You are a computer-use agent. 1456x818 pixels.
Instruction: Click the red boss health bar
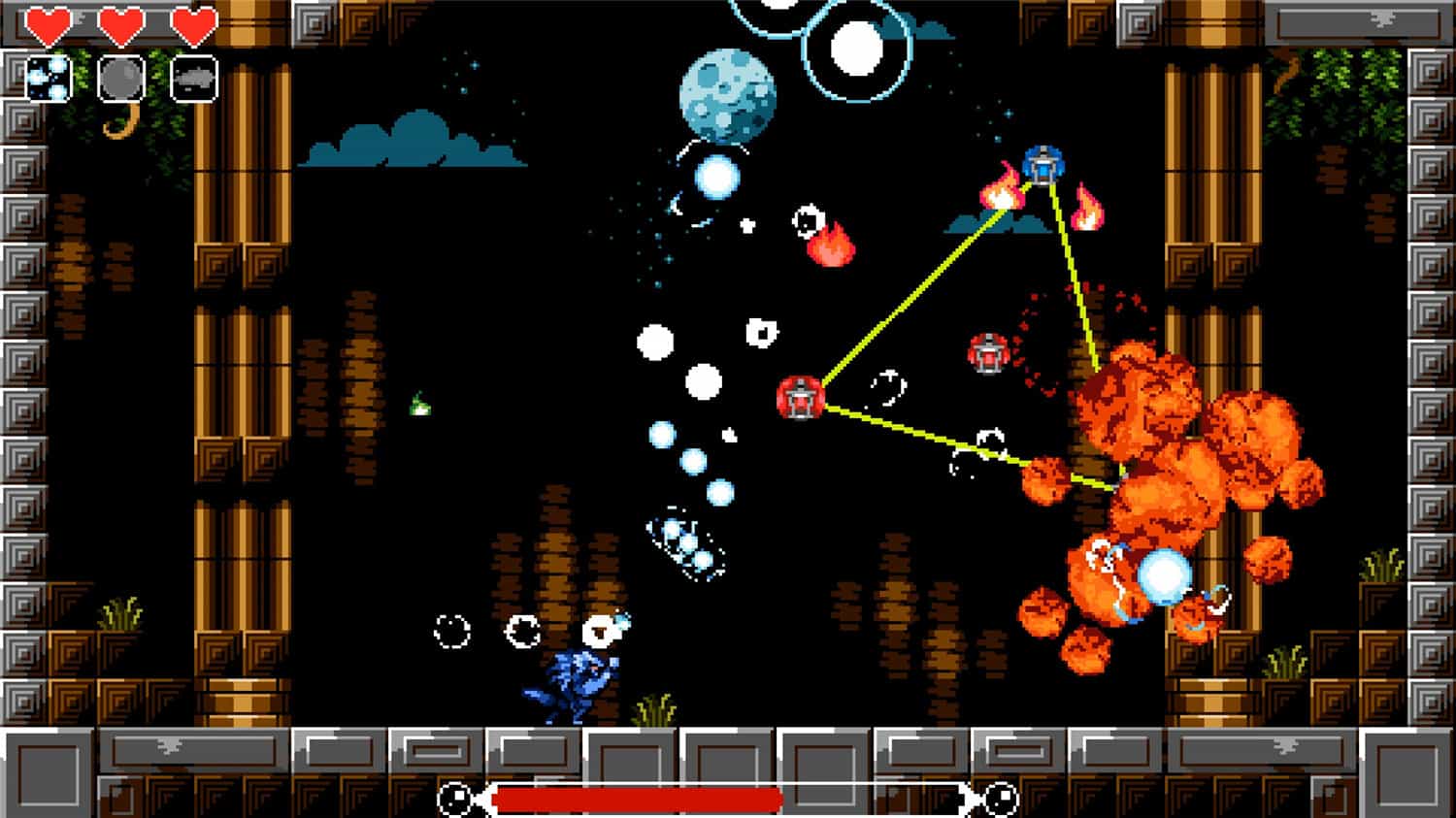point(636,798)
